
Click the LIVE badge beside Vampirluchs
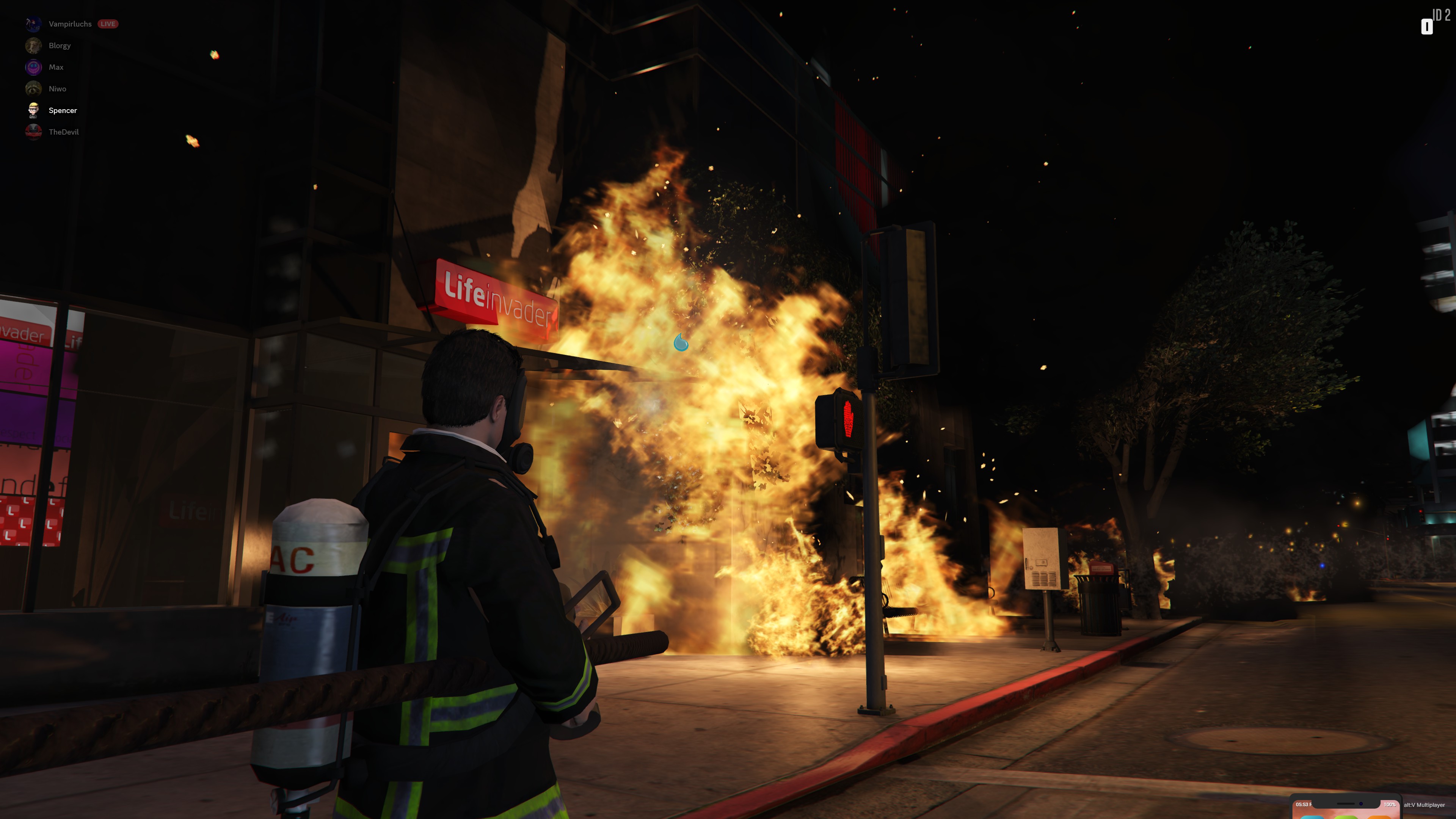point(107,24)
